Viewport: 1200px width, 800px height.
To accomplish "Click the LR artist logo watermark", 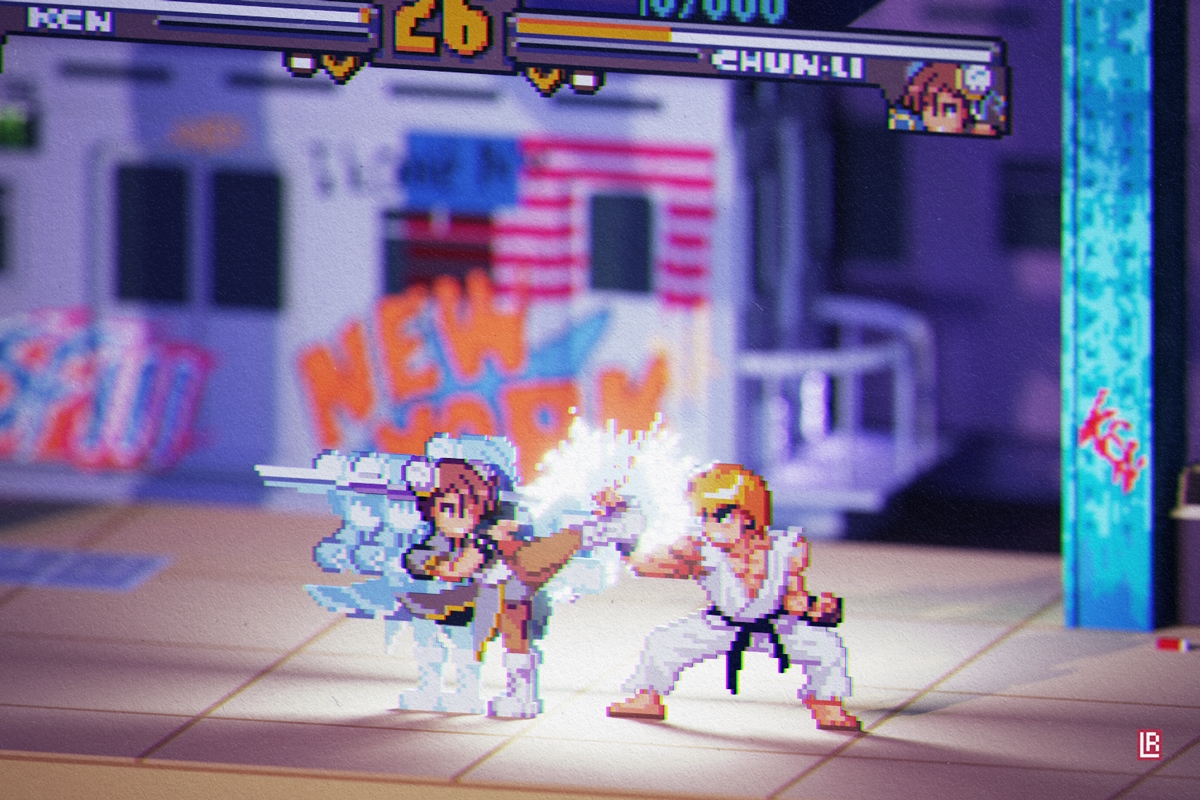I will tap(1150, 745).
